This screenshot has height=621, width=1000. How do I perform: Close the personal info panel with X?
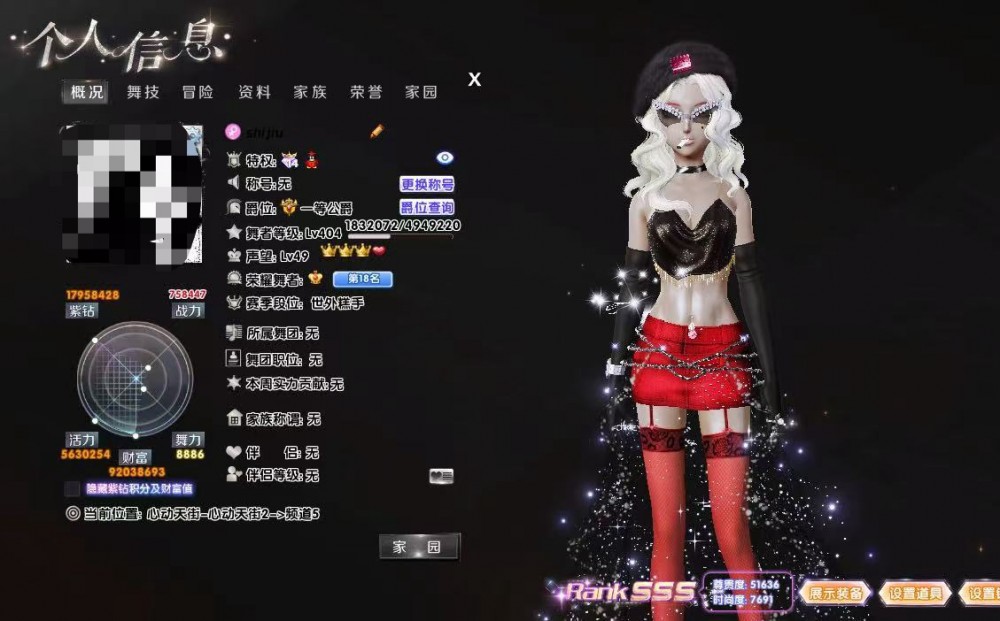475,80
